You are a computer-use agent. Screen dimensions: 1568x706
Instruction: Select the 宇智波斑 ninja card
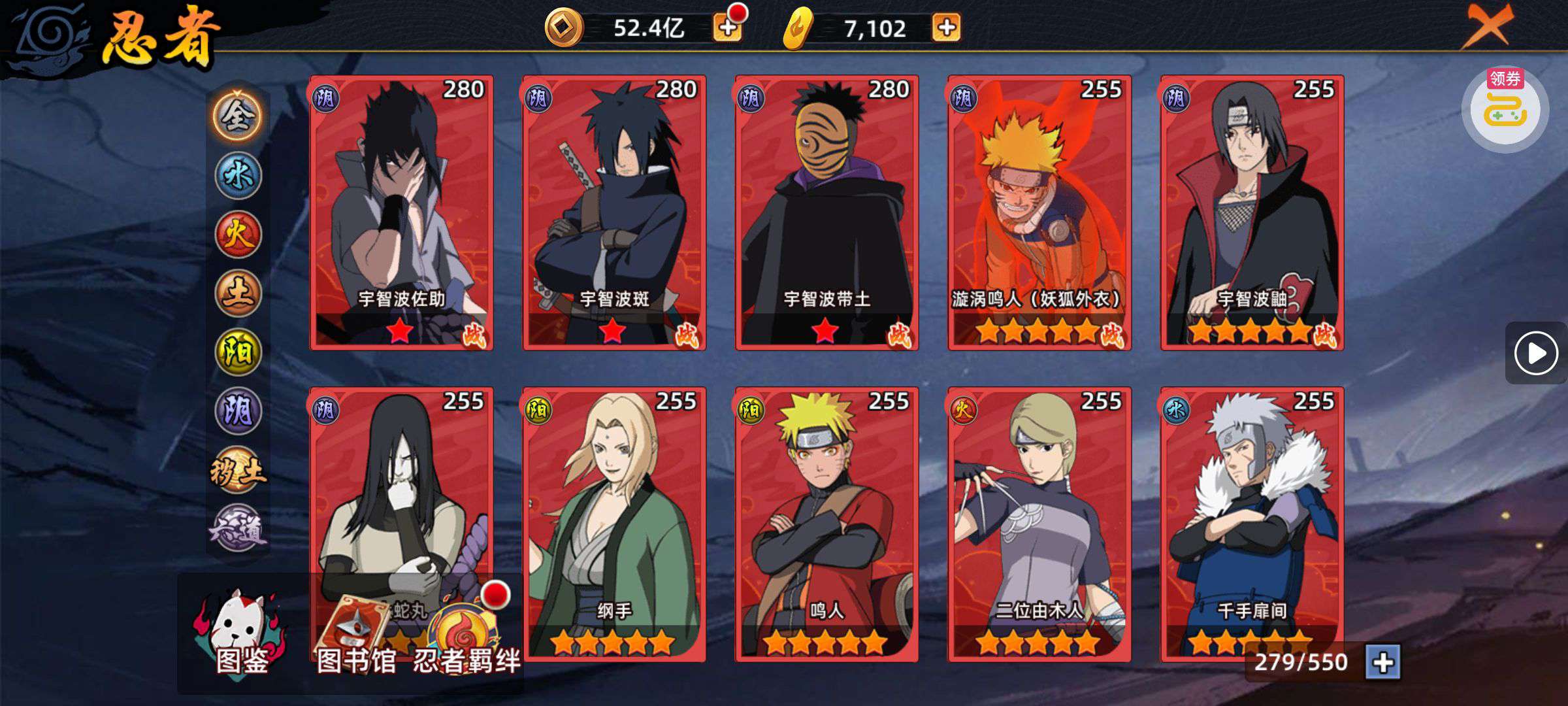tap(614, 212)
